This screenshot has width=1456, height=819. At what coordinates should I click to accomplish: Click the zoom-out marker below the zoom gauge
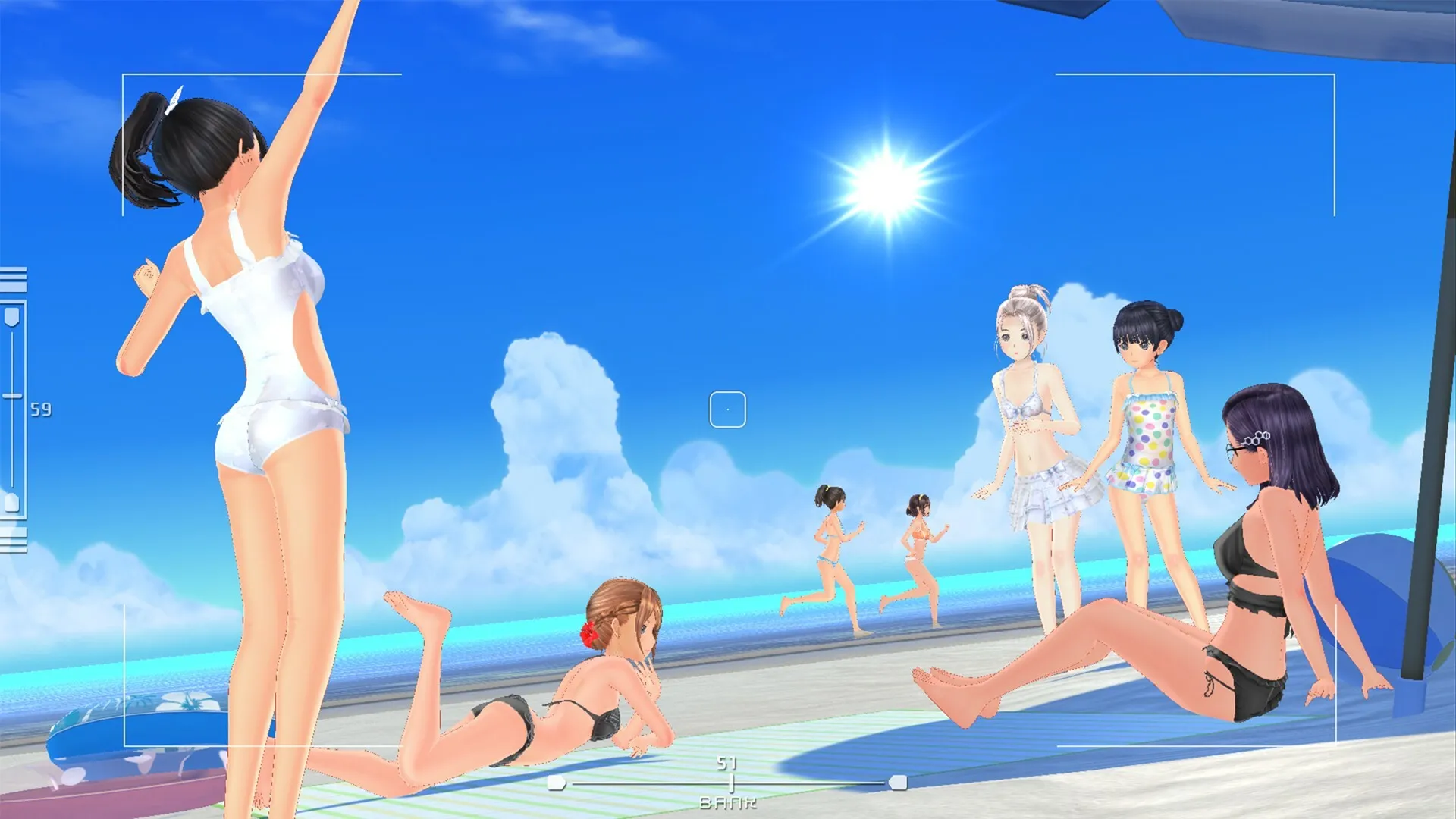click(12, 500)
